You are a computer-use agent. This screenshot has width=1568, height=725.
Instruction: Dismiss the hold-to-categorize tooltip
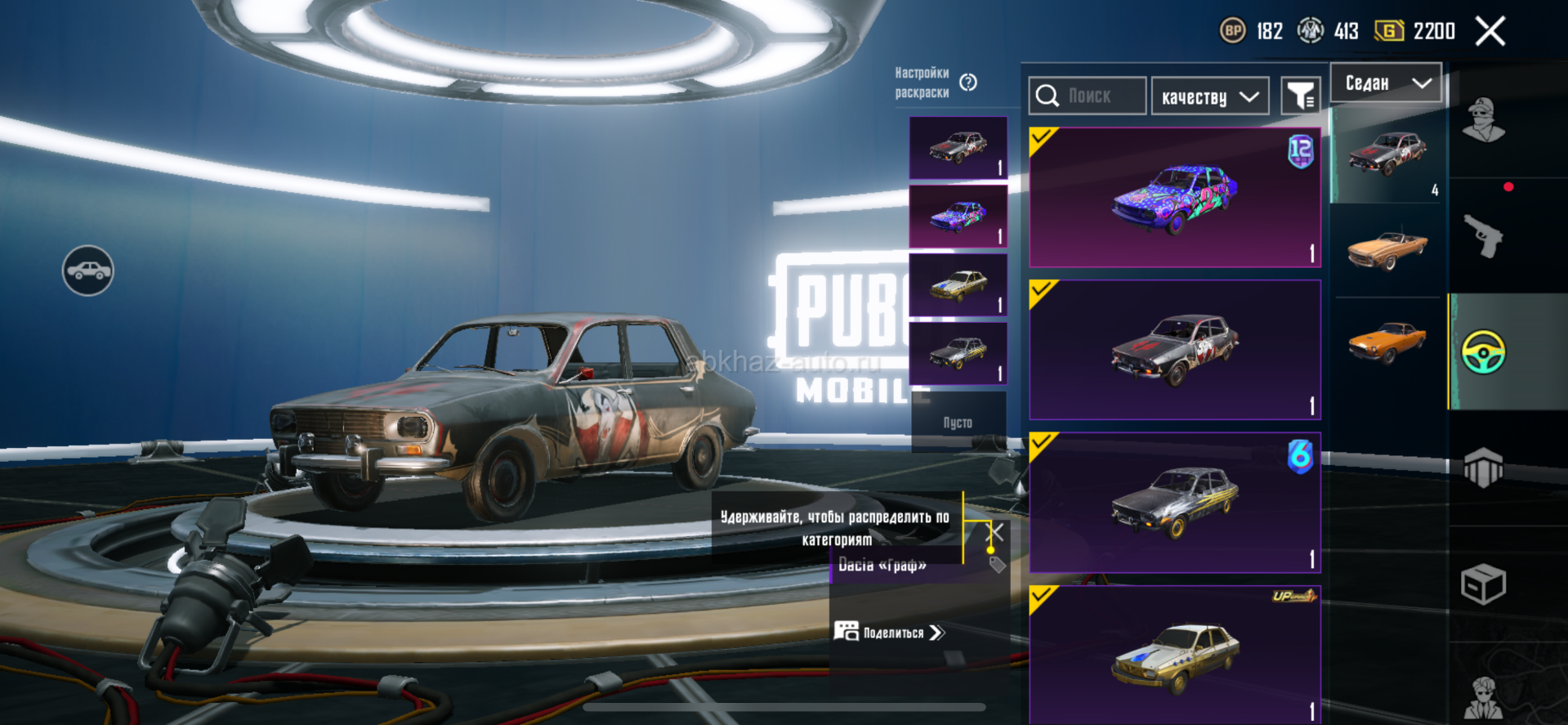coord(996,533)
